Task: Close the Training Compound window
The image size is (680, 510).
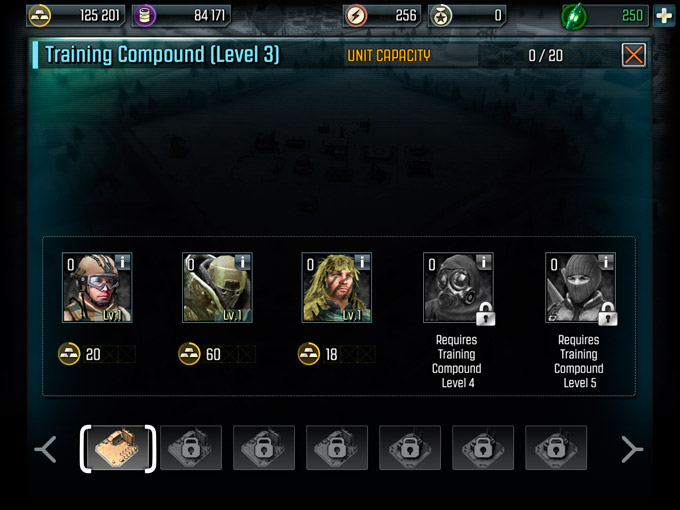Action: coord(633,55)
